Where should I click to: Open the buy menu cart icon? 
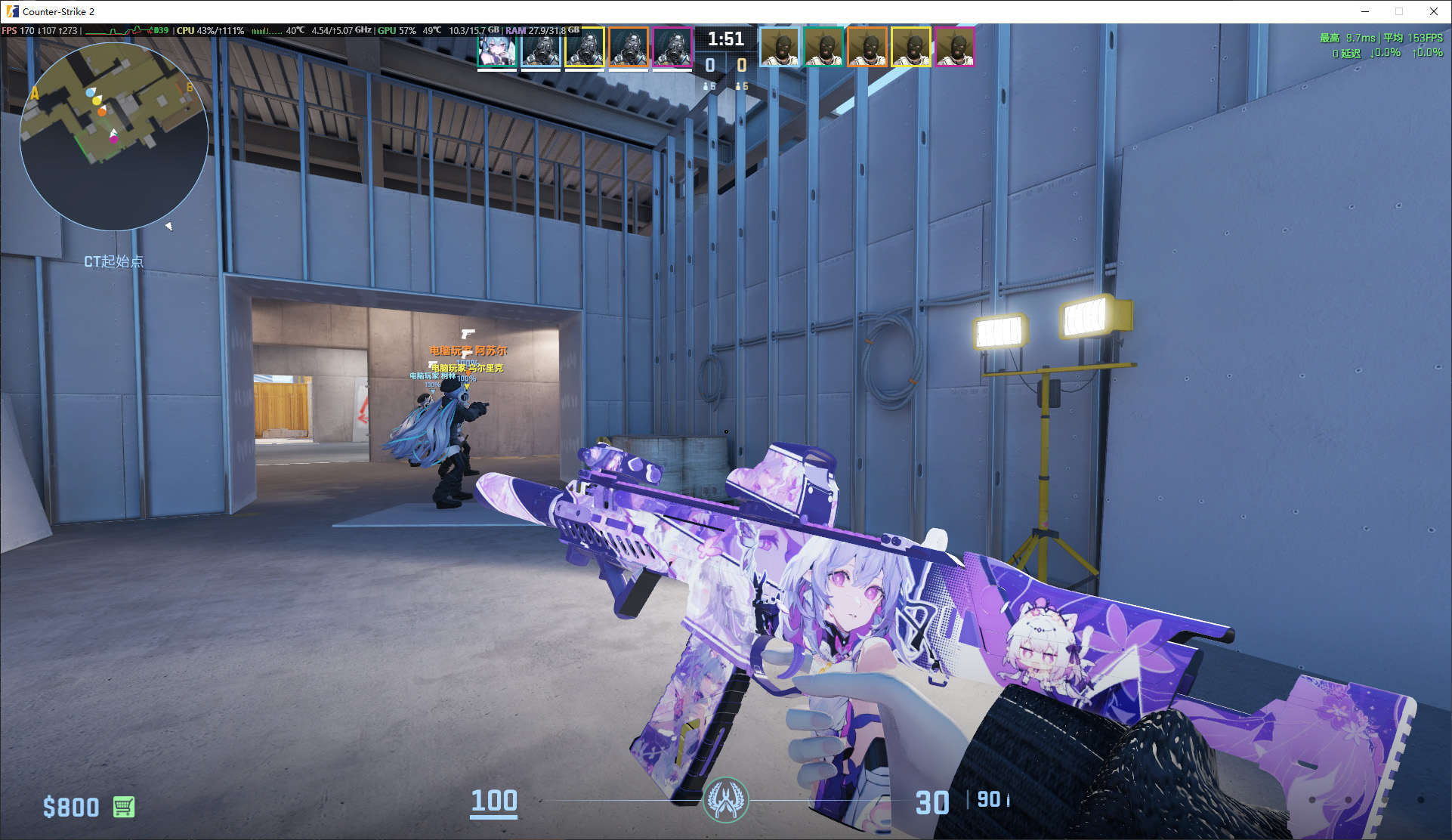(124, 807)
